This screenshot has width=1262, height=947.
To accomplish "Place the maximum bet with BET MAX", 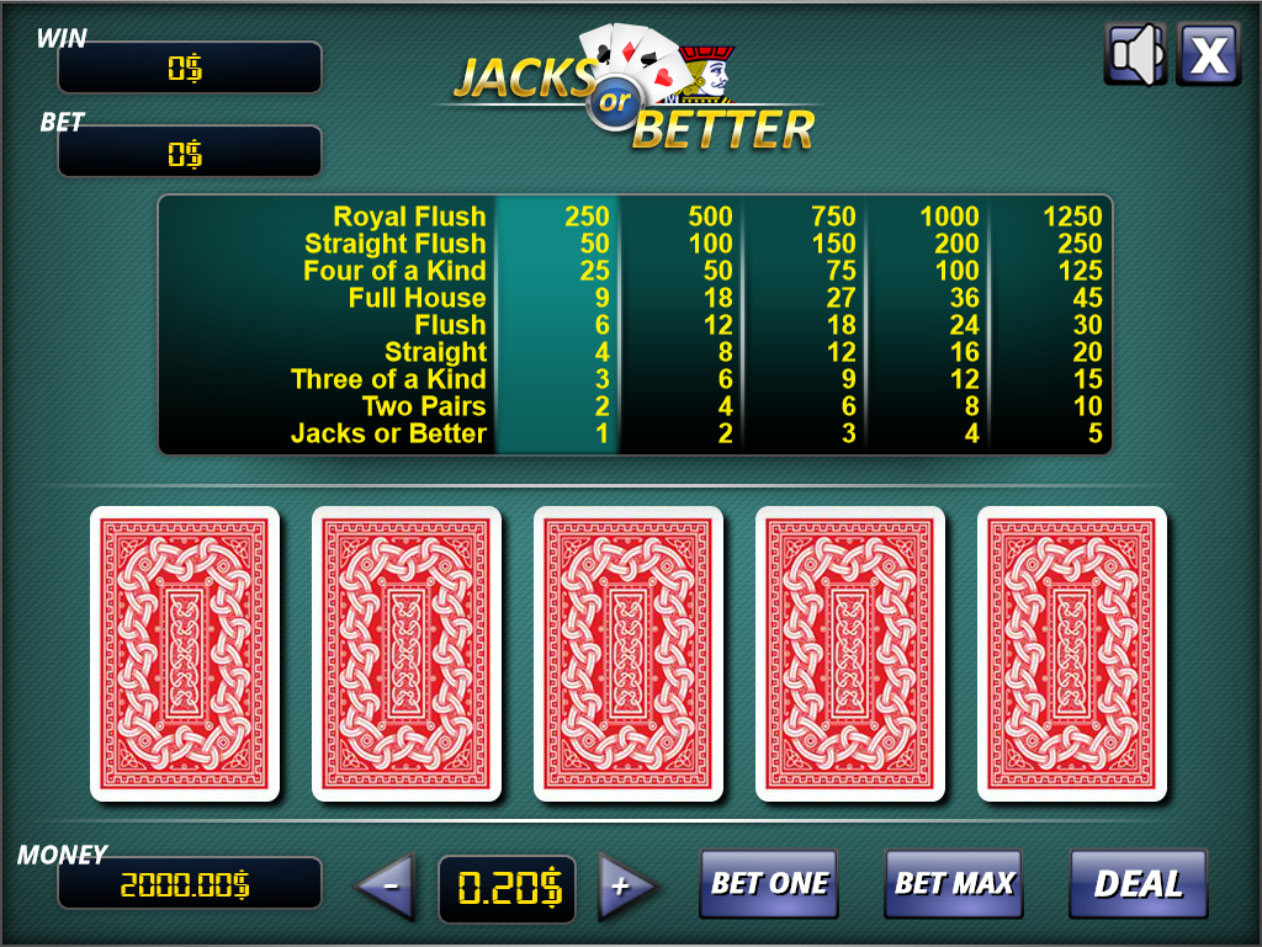I will [x=953, y=884].
